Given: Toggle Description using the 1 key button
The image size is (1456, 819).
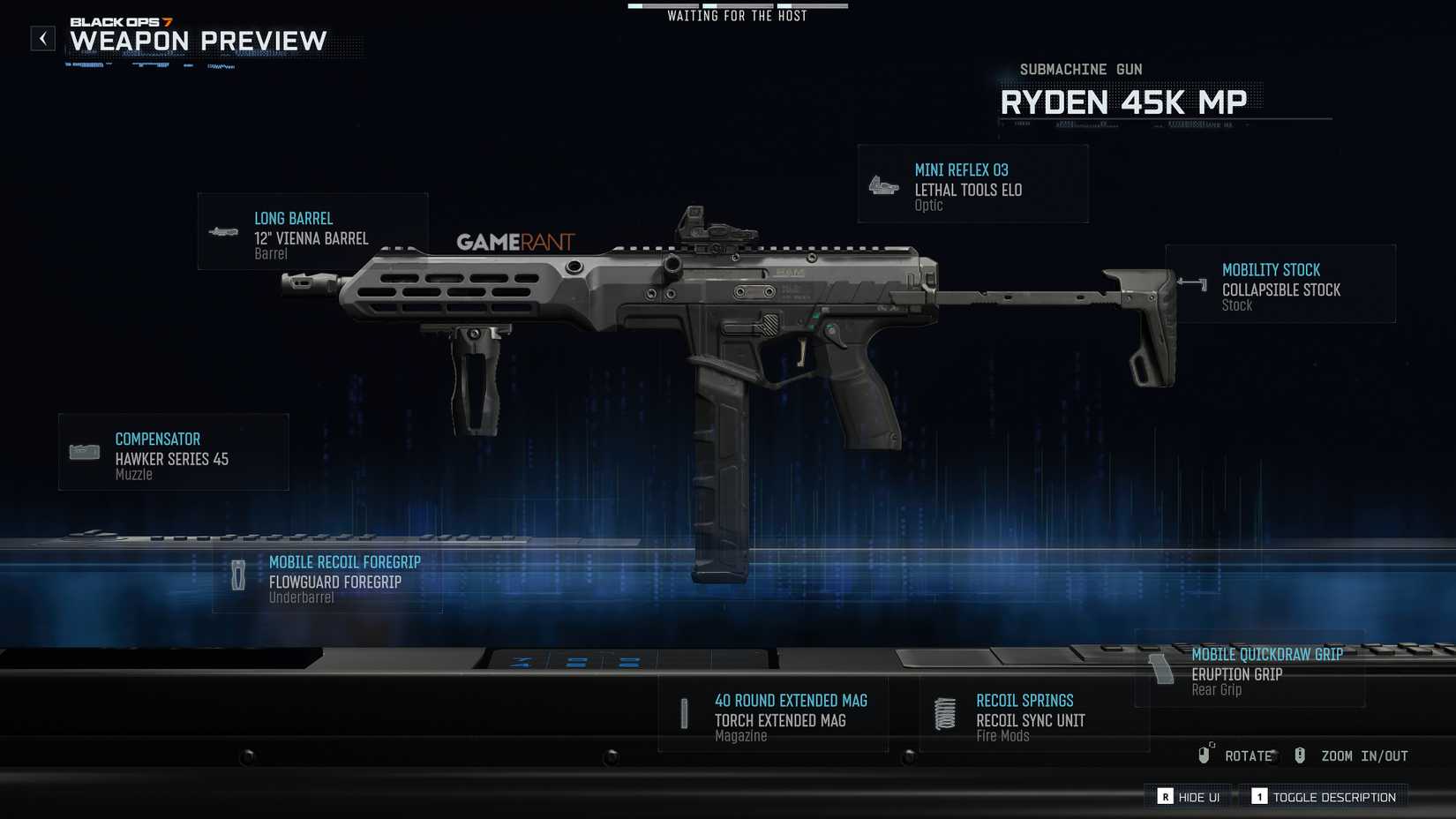Looking at the screenshot, I should coord(1259,796).
